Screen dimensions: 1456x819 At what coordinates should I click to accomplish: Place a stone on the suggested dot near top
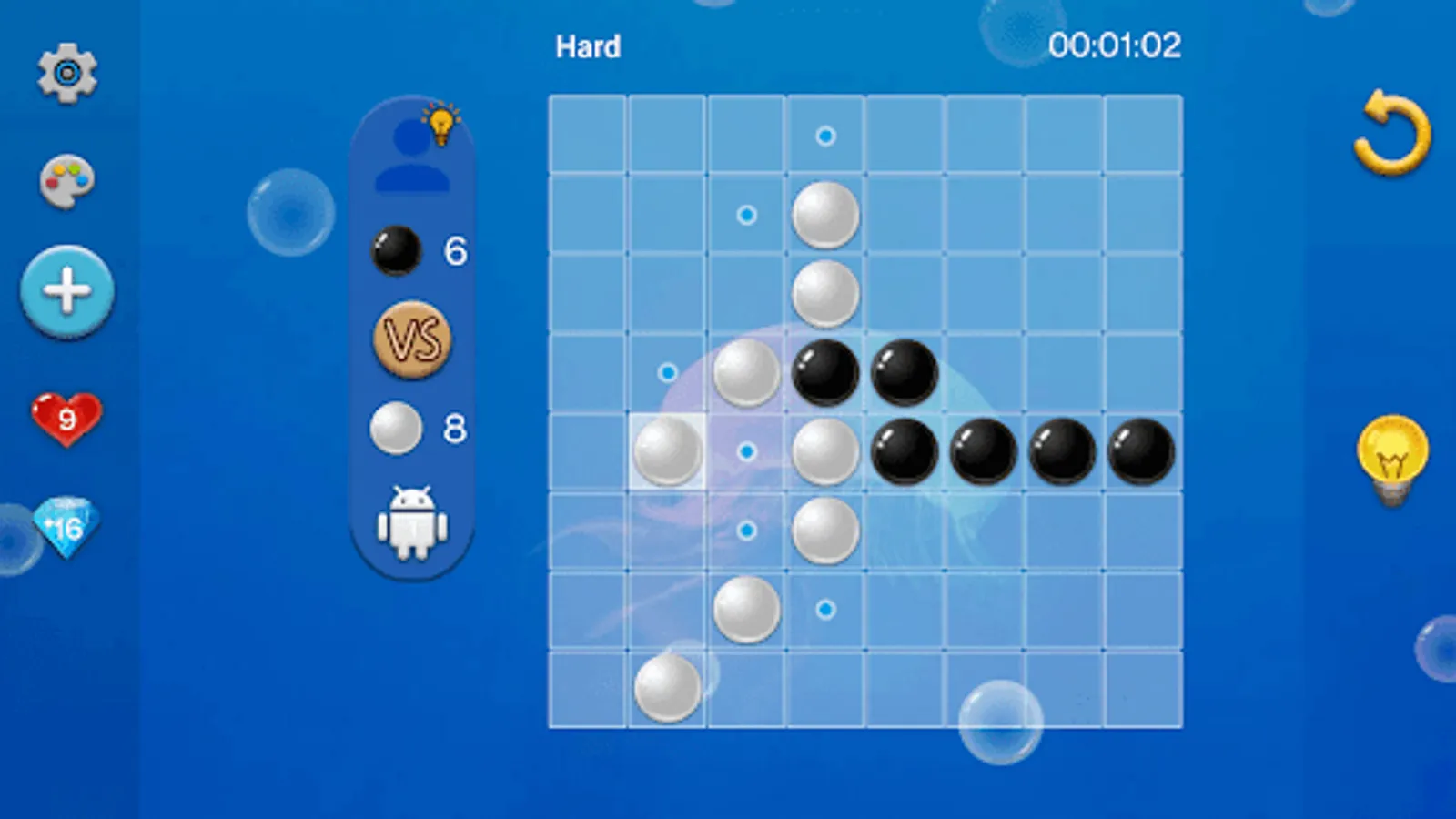(824, 135)
